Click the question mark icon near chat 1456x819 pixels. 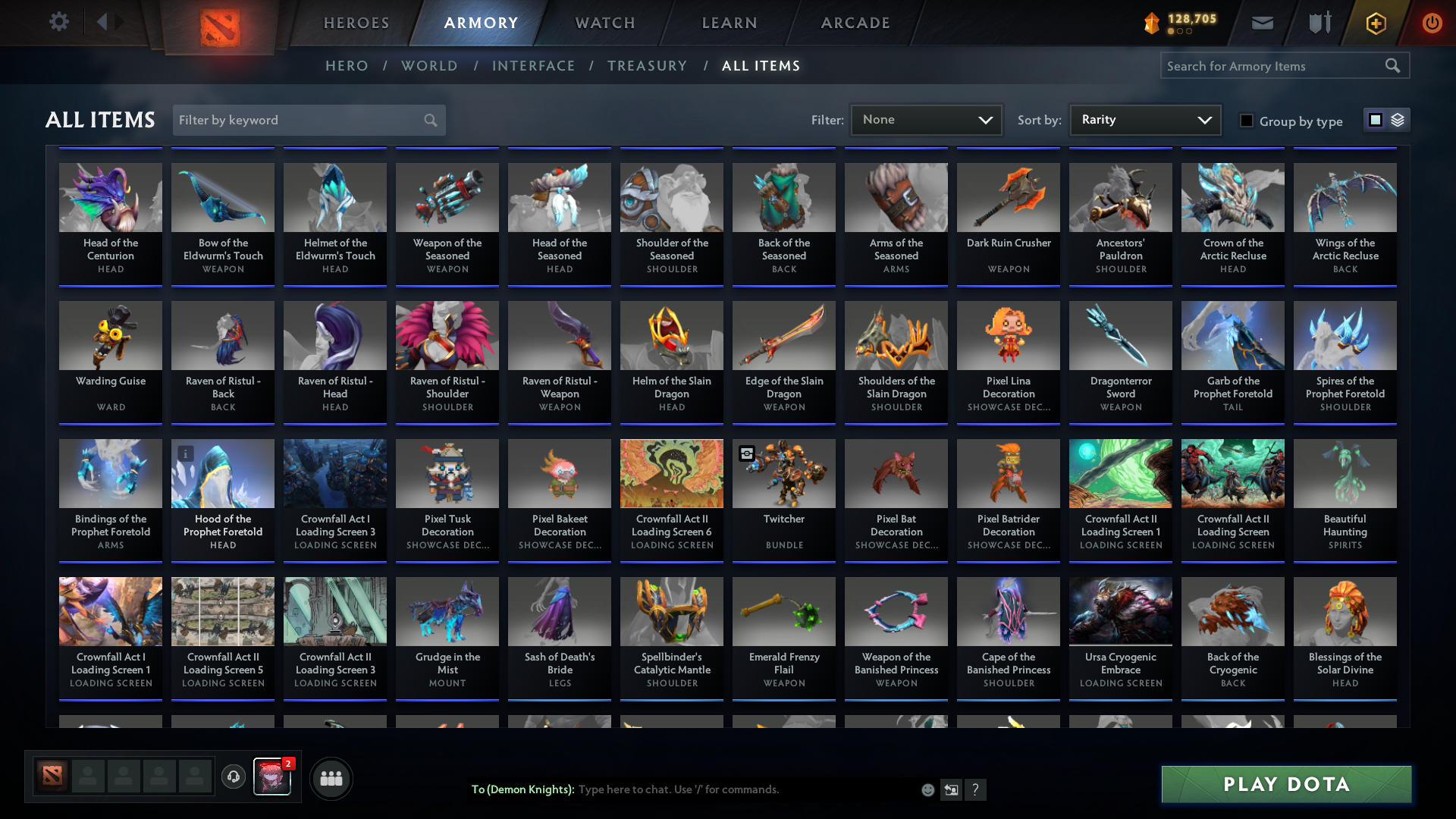976,790
